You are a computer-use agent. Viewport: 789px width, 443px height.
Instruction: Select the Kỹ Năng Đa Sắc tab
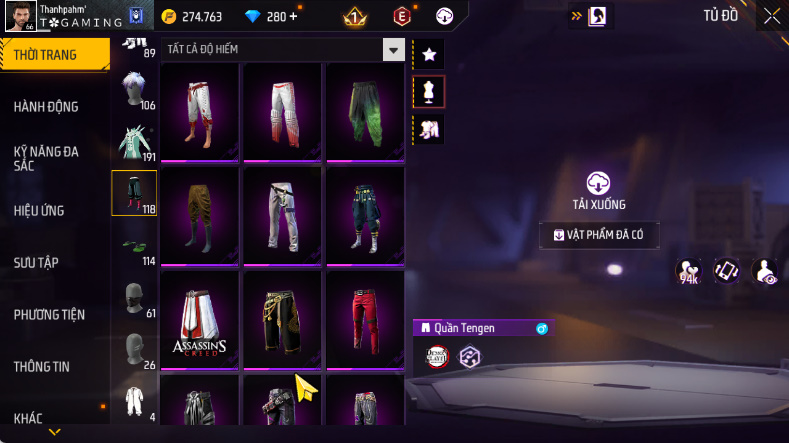pos(46,158)
